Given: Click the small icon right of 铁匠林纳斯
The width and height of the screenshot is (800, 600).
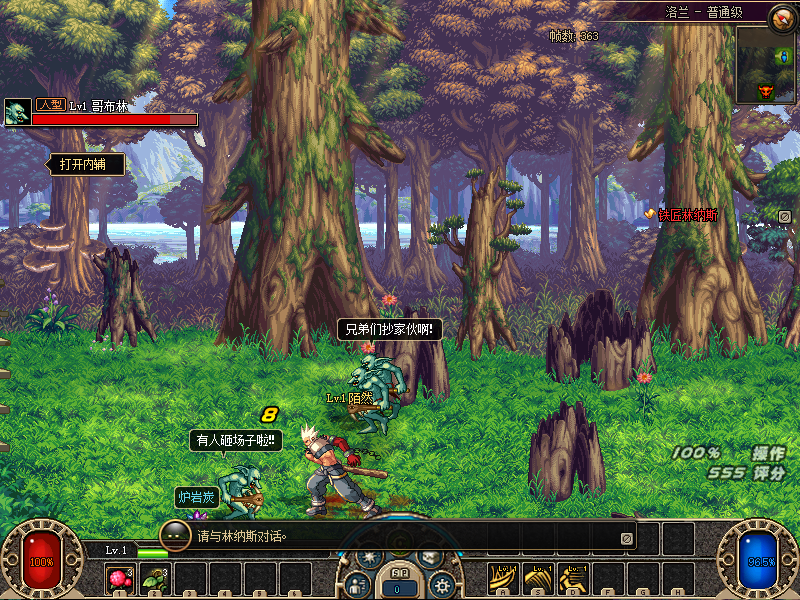Looking at the screenshot, I should coord(785,216).
